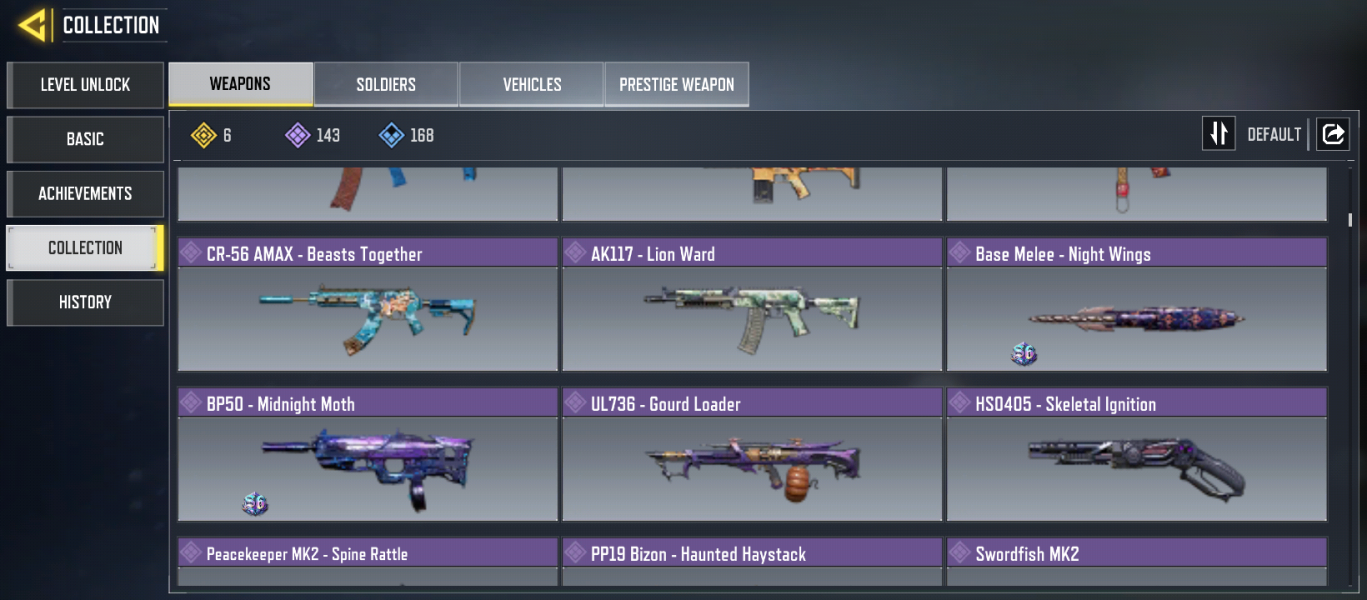Choose the AK117 Lion Ward weapon
Screen dimensions: 1367x600
tap(752, 305)
